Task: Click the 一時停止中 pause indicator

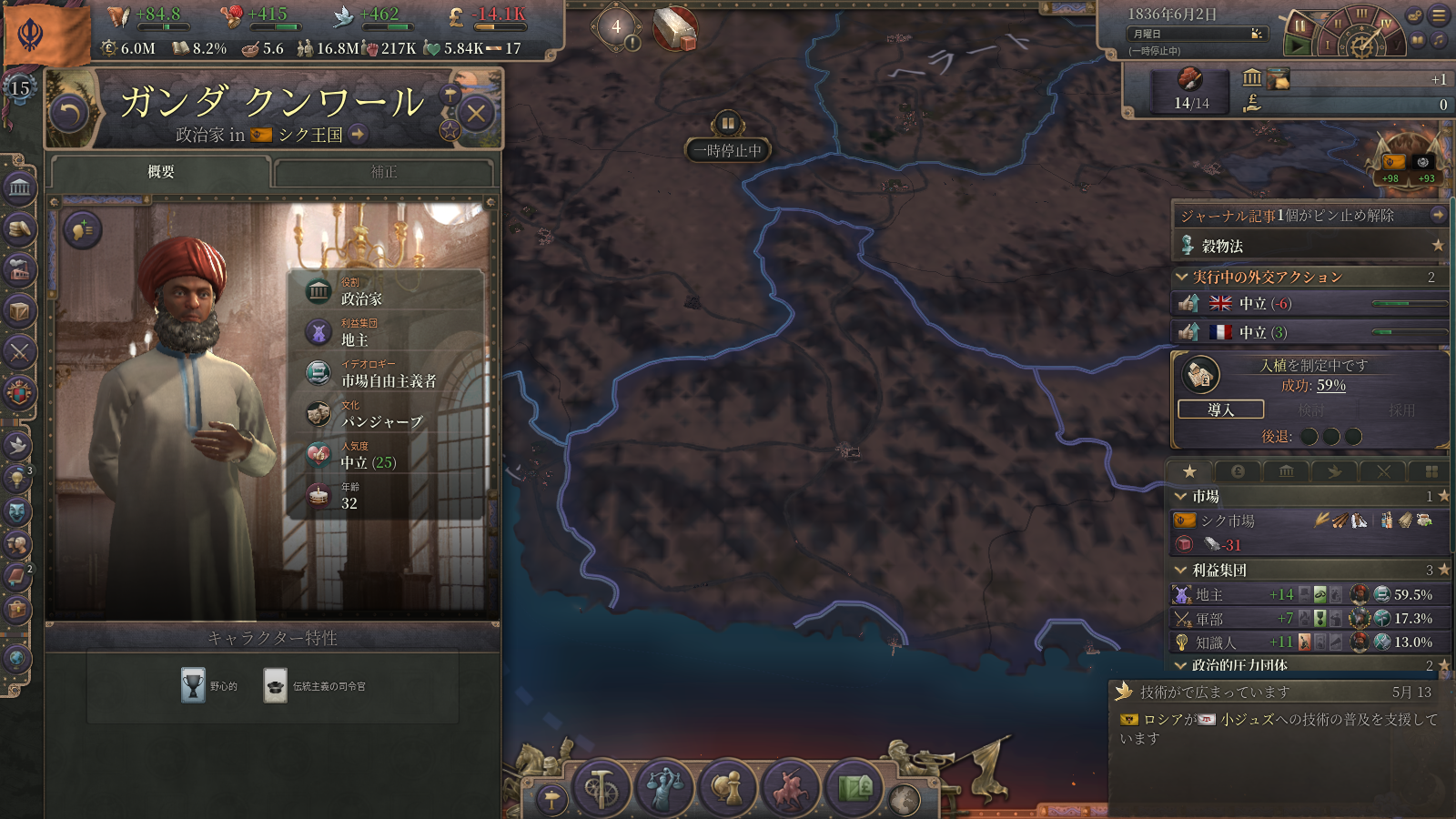Action: click(x=727, y=150)
